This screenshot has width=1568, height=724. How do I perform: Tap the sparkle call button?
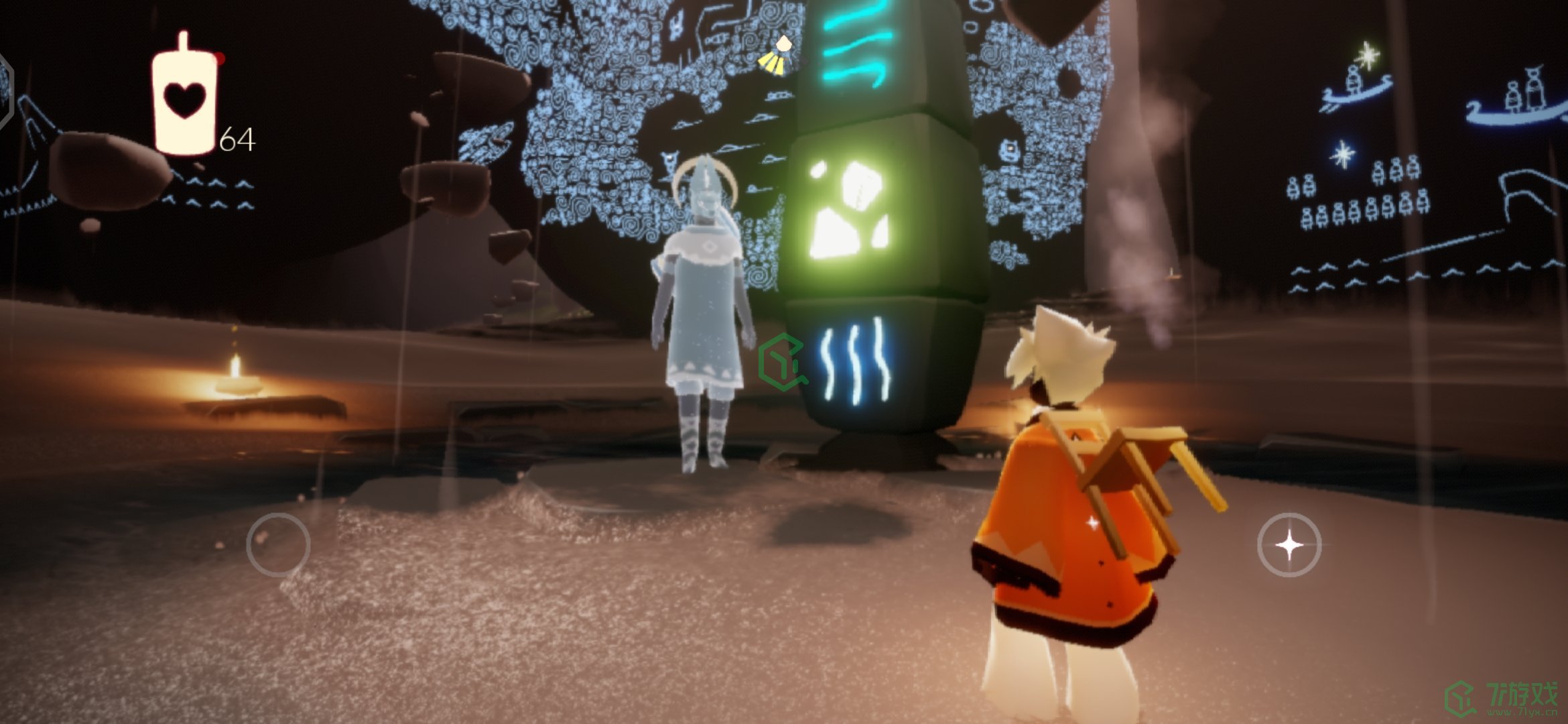1289,544
